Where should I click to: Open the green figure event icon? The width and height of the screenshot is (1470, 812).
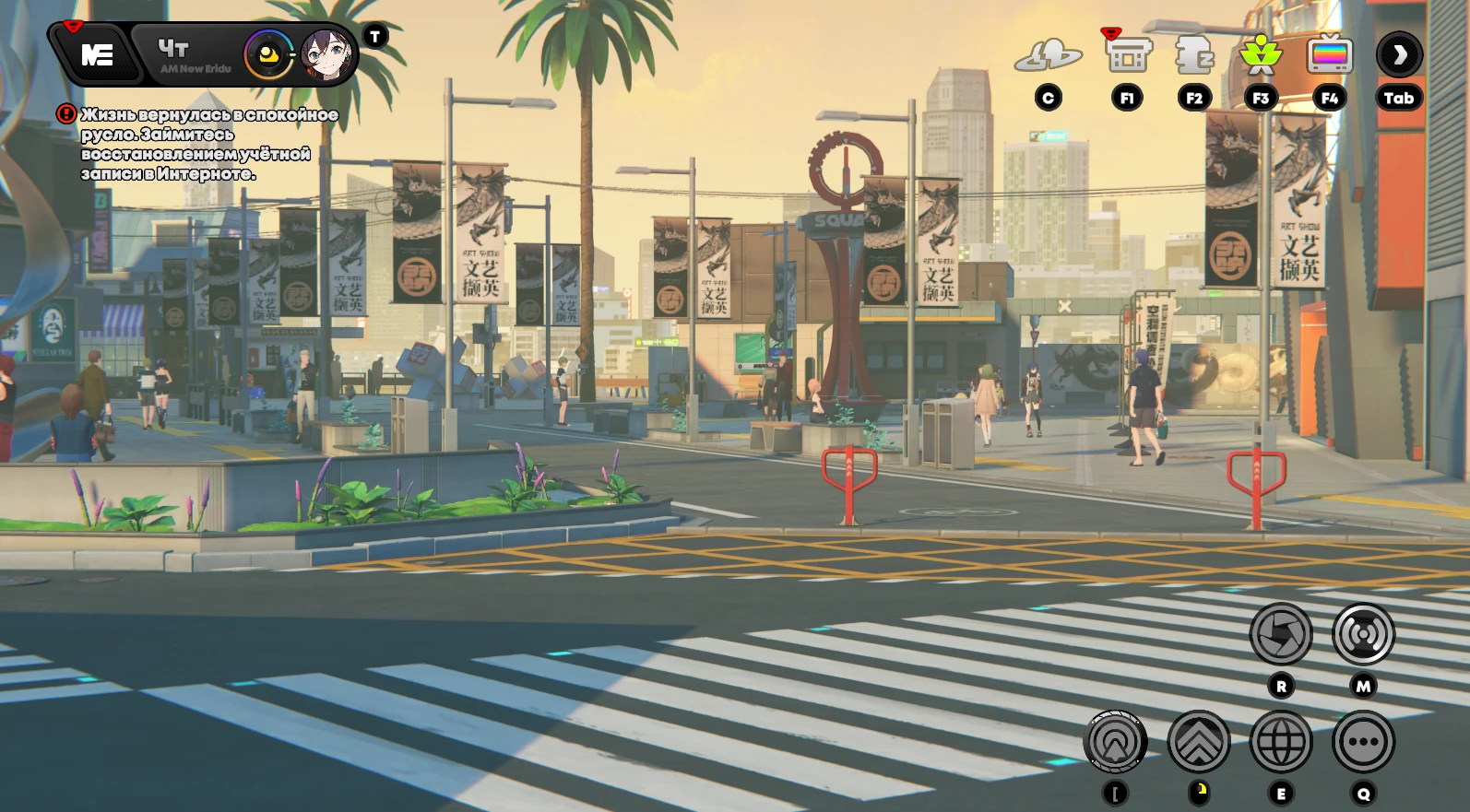[x=1261, y=56]
